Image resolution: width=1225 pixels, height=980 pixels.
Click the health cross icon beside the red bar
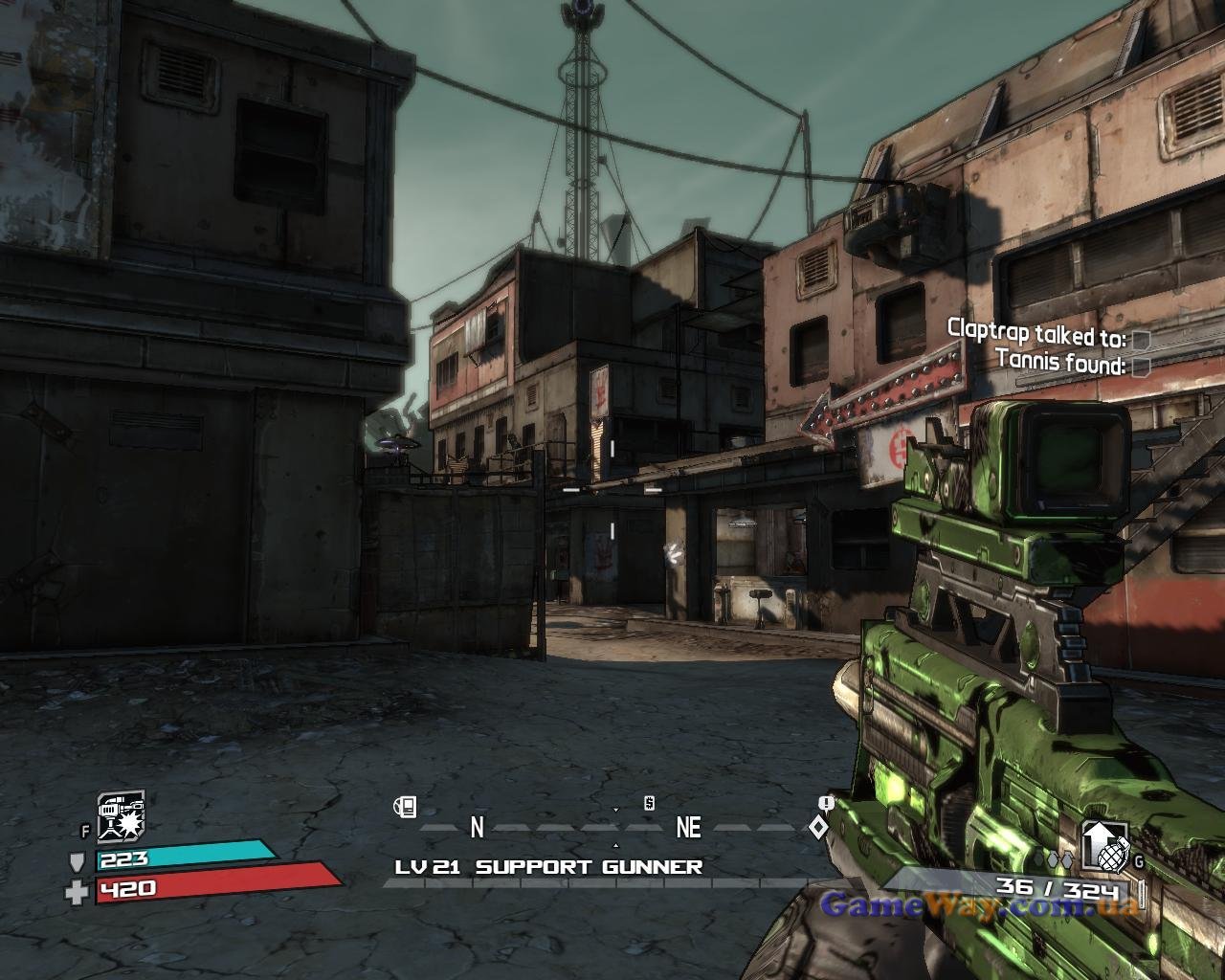pyautogui.click(x=77, y=892)
